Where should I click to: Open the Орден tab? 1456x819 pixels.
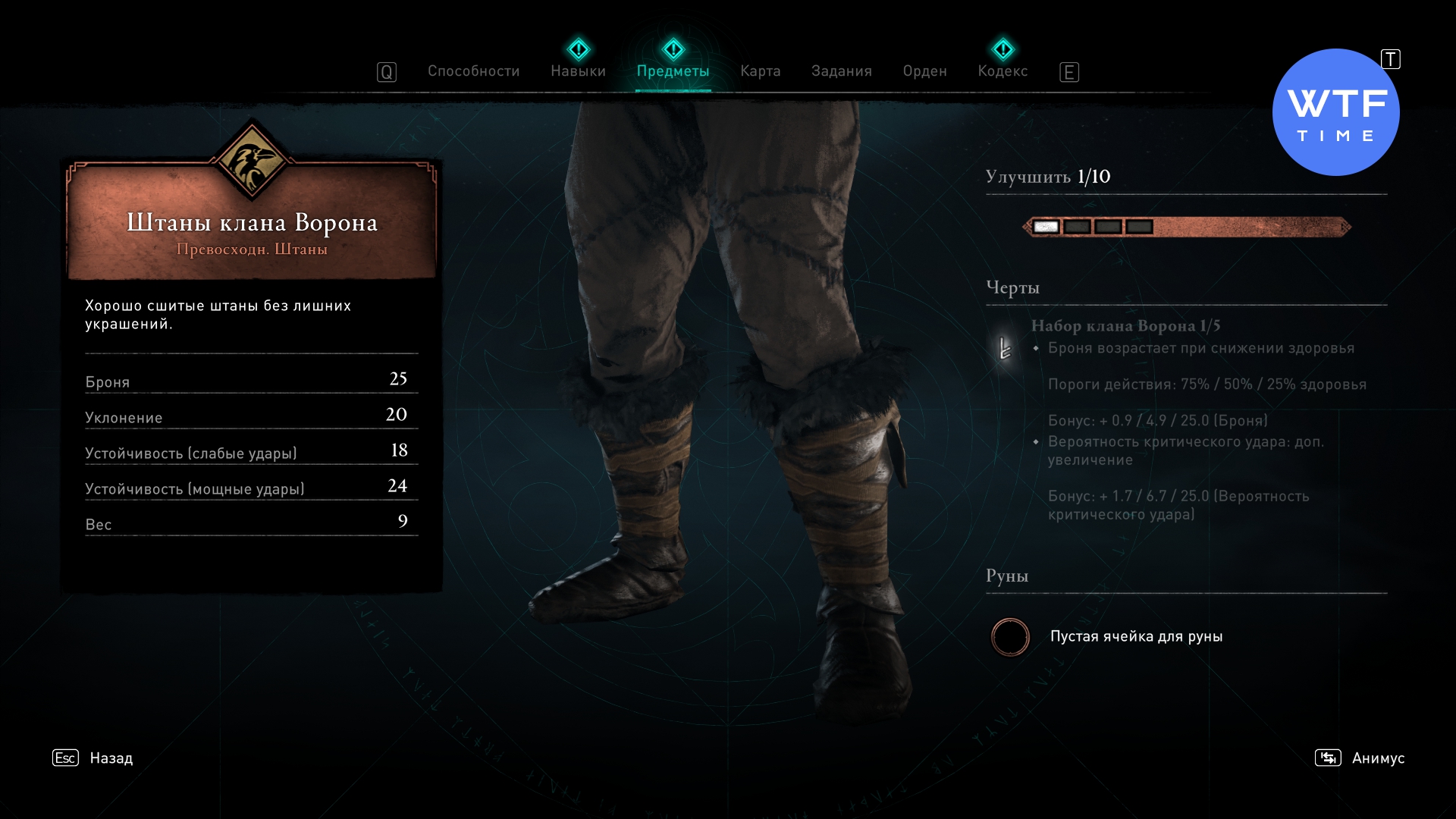pos(924,71)
